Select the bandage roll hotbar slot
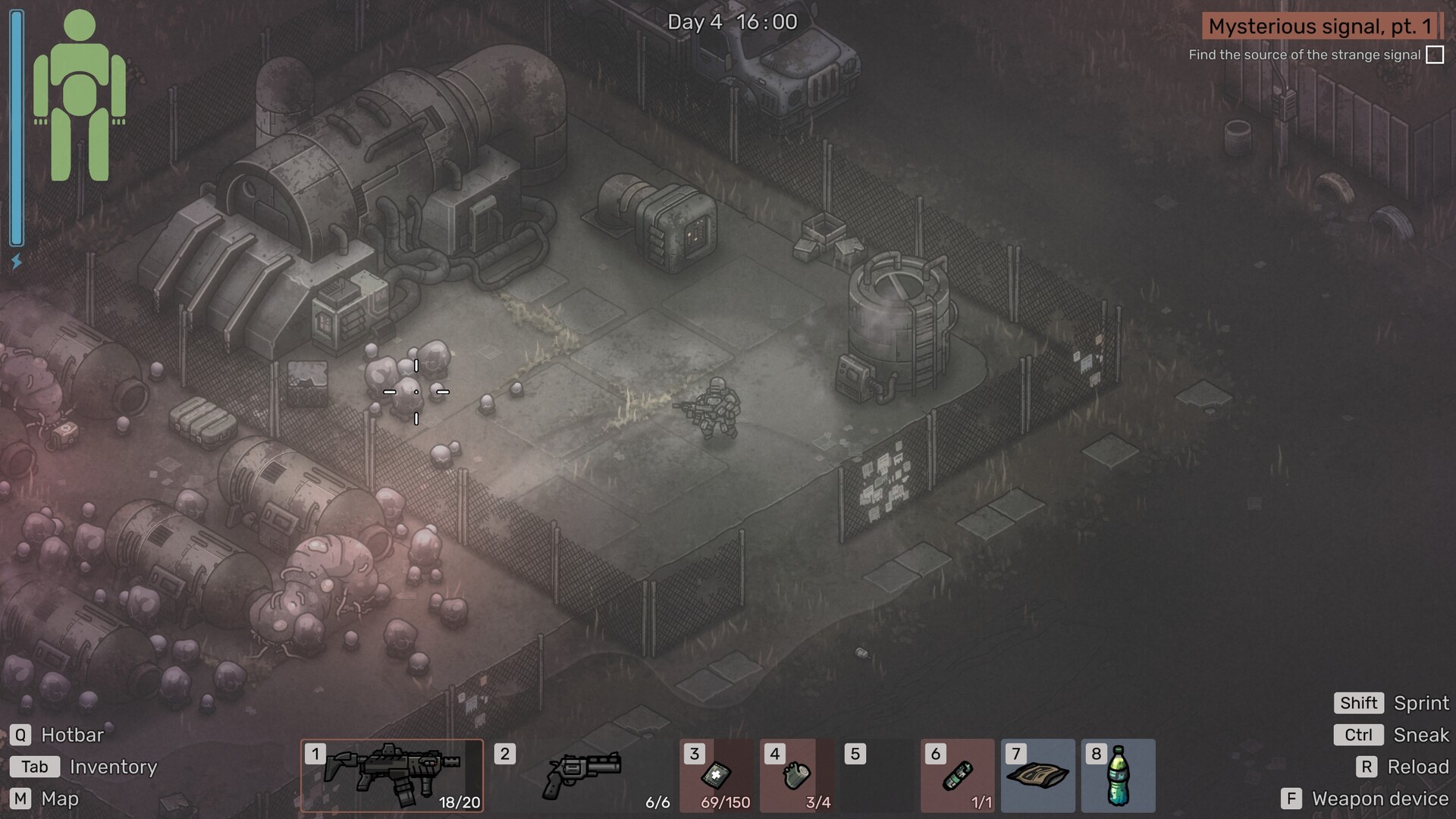 click(x=796, y=775)
